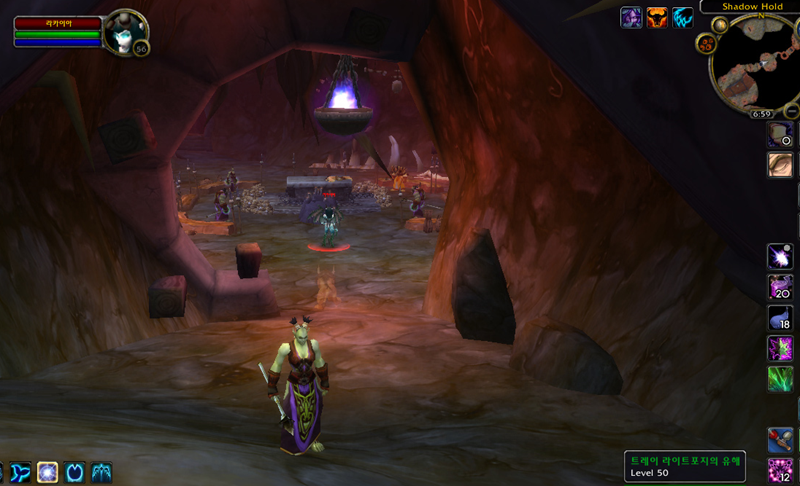Activate the blue winged figure stance icon

point(102,473)
